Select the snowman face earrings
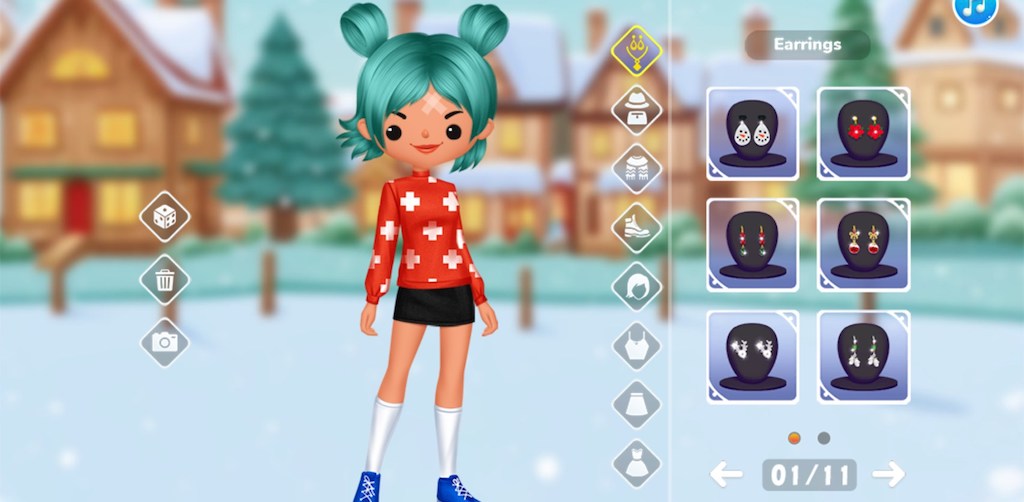The image size is (1024, 502). (753, 132)
